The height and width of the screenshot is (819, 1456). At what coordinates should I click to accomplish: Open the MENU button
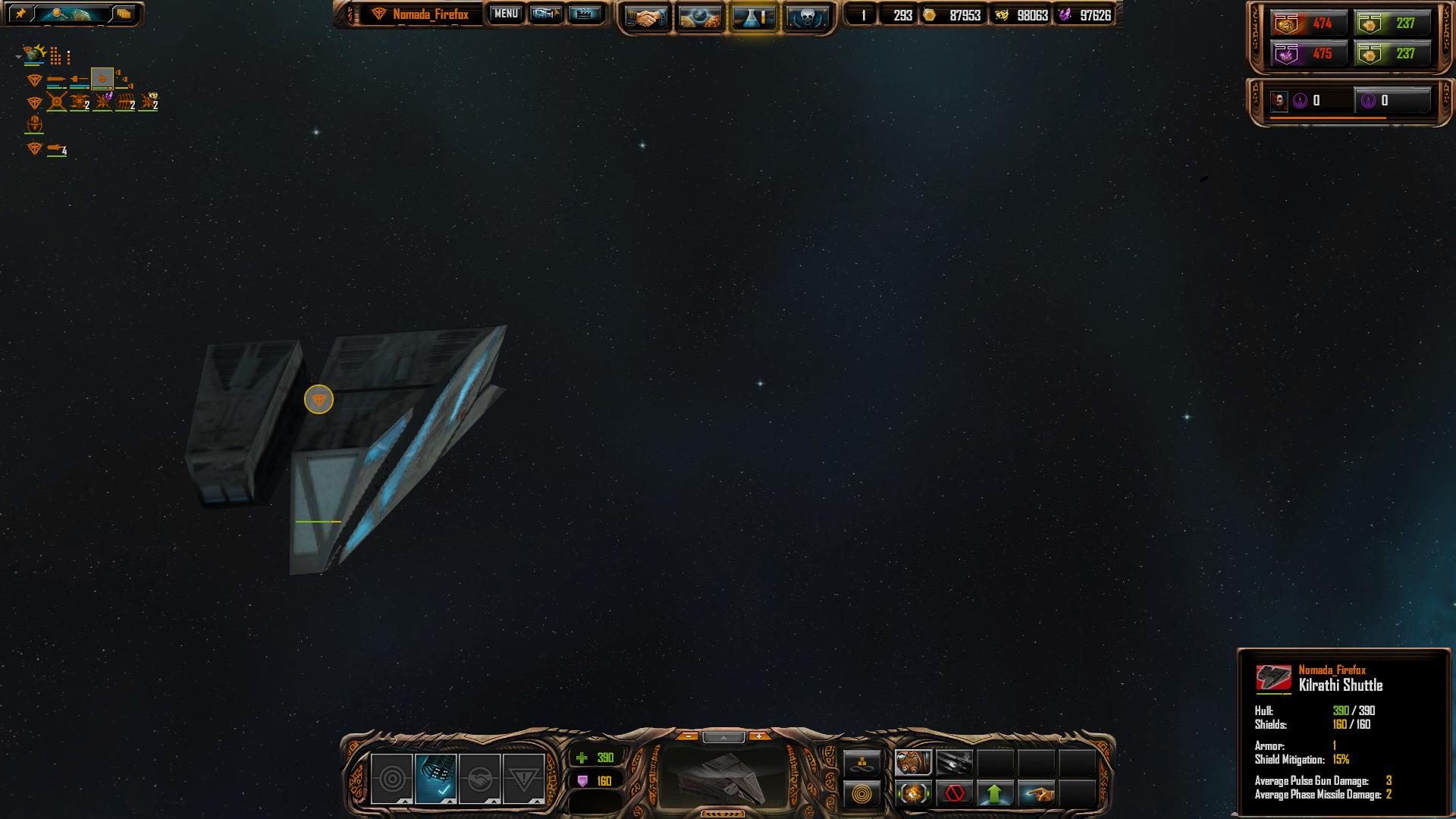coord(506,14)
